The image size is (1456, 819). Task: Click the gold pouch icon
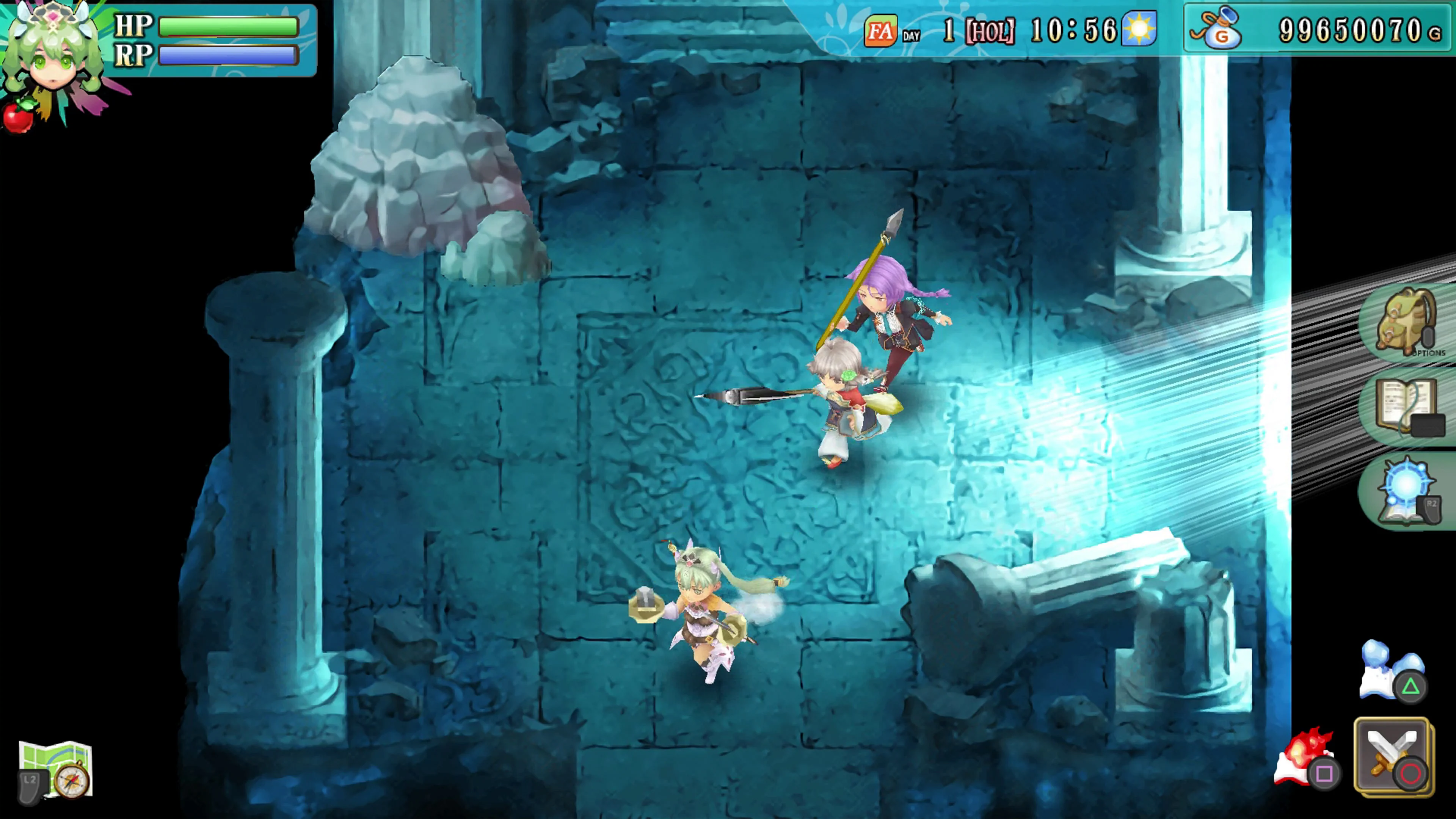point(1222,30)
